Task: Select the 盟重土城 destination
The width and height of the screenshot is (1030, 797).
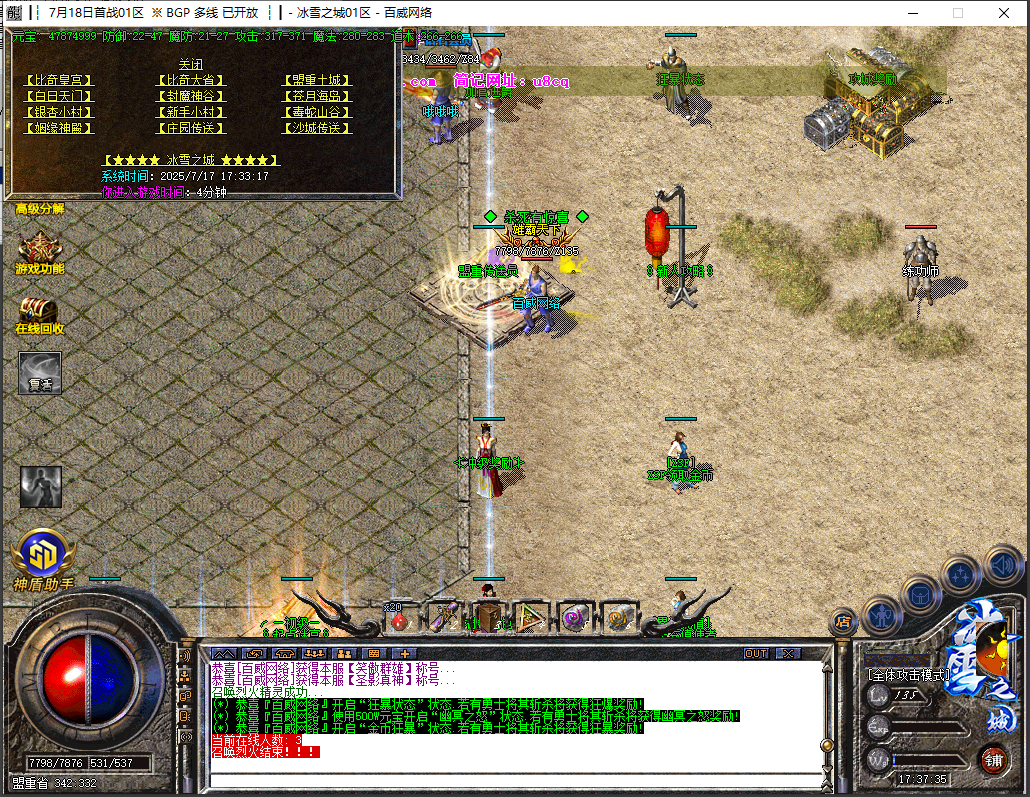Action: pyautogui.click(x=317, y=80)
